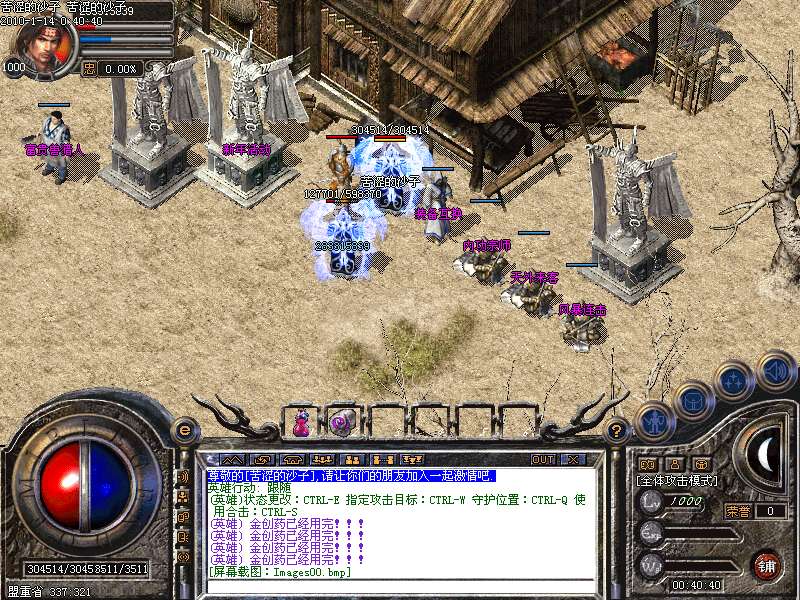Change the 全体攻击模式 attack mode label
The image size is (800, 600).
click(676, 480)
